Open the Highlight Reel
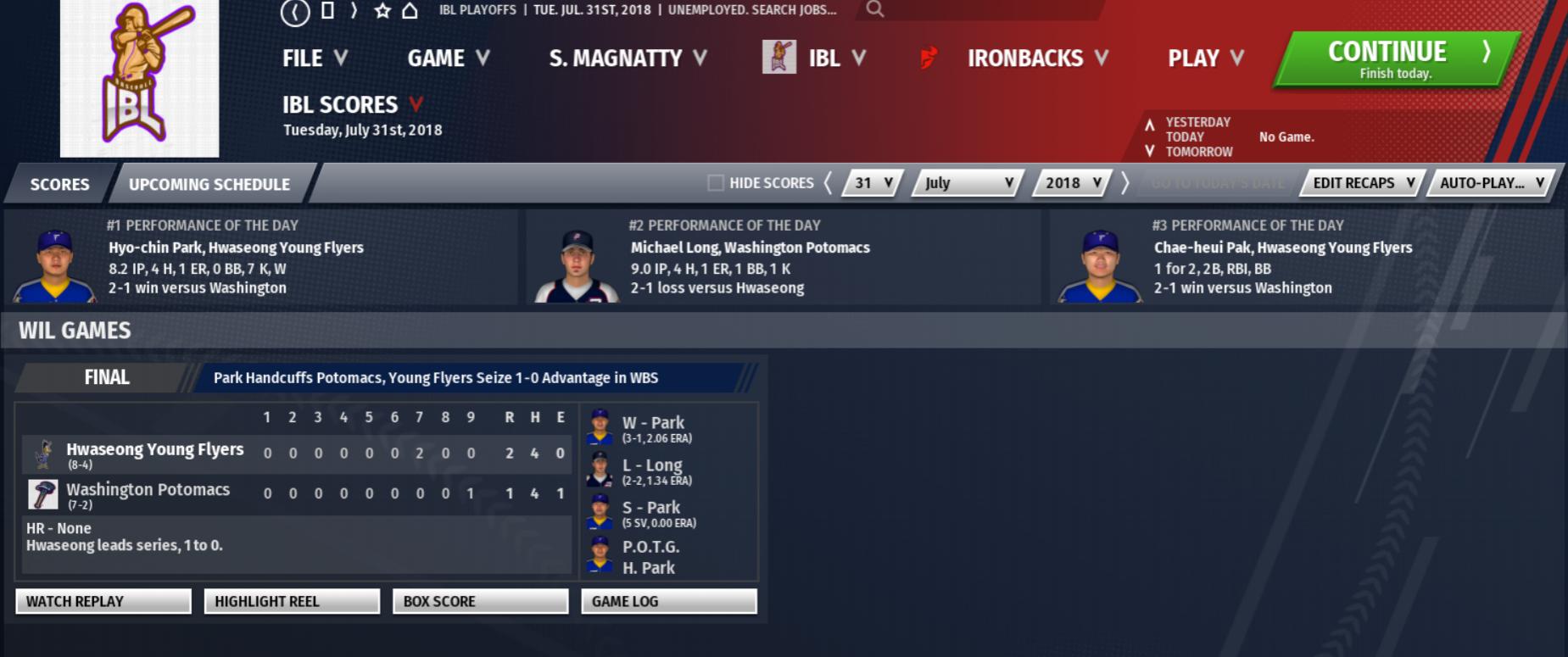1568x657 pixels. tap(292, 601)
